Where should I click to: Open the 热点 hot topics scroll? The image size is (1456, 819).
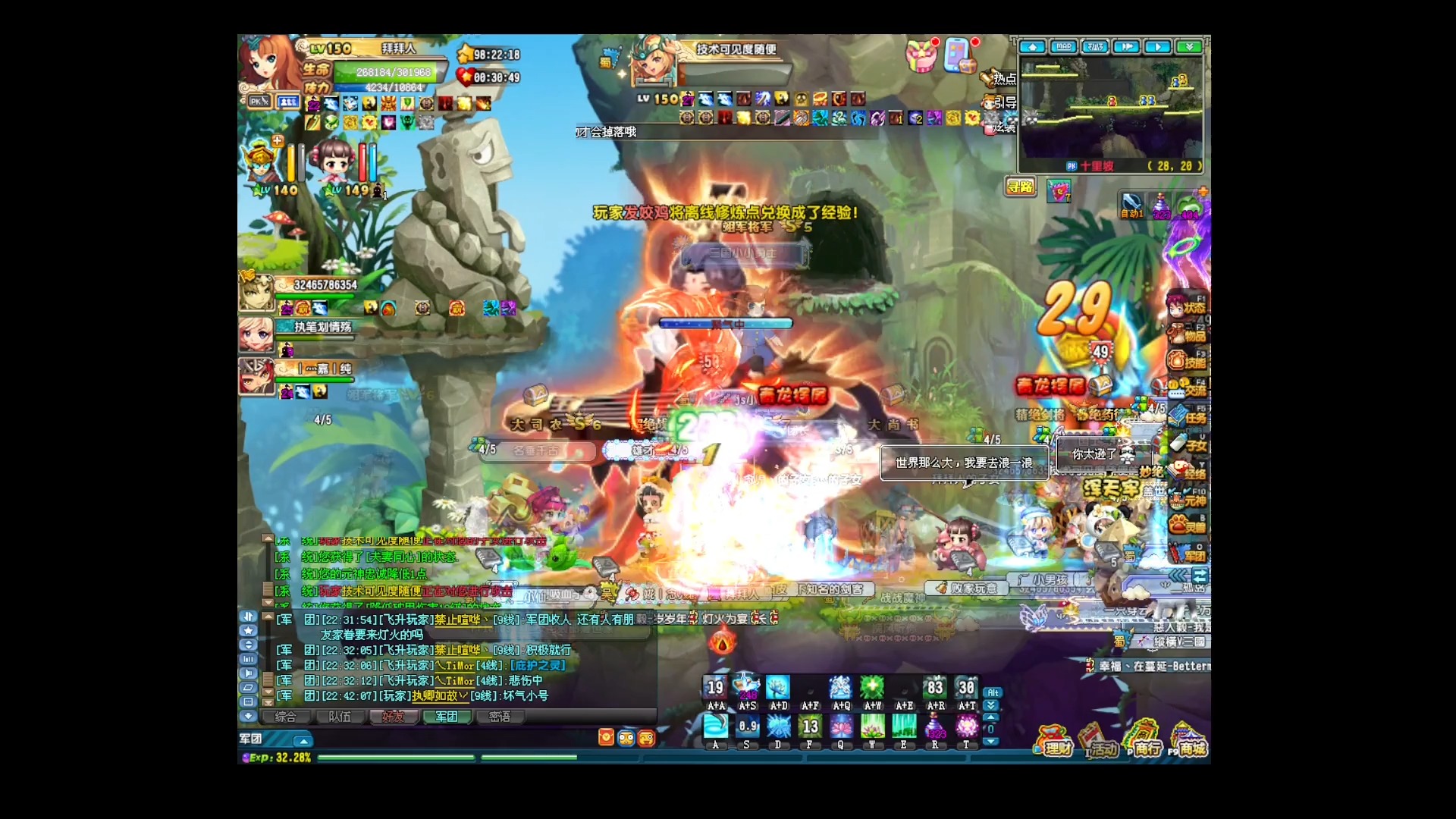point(999,77)
